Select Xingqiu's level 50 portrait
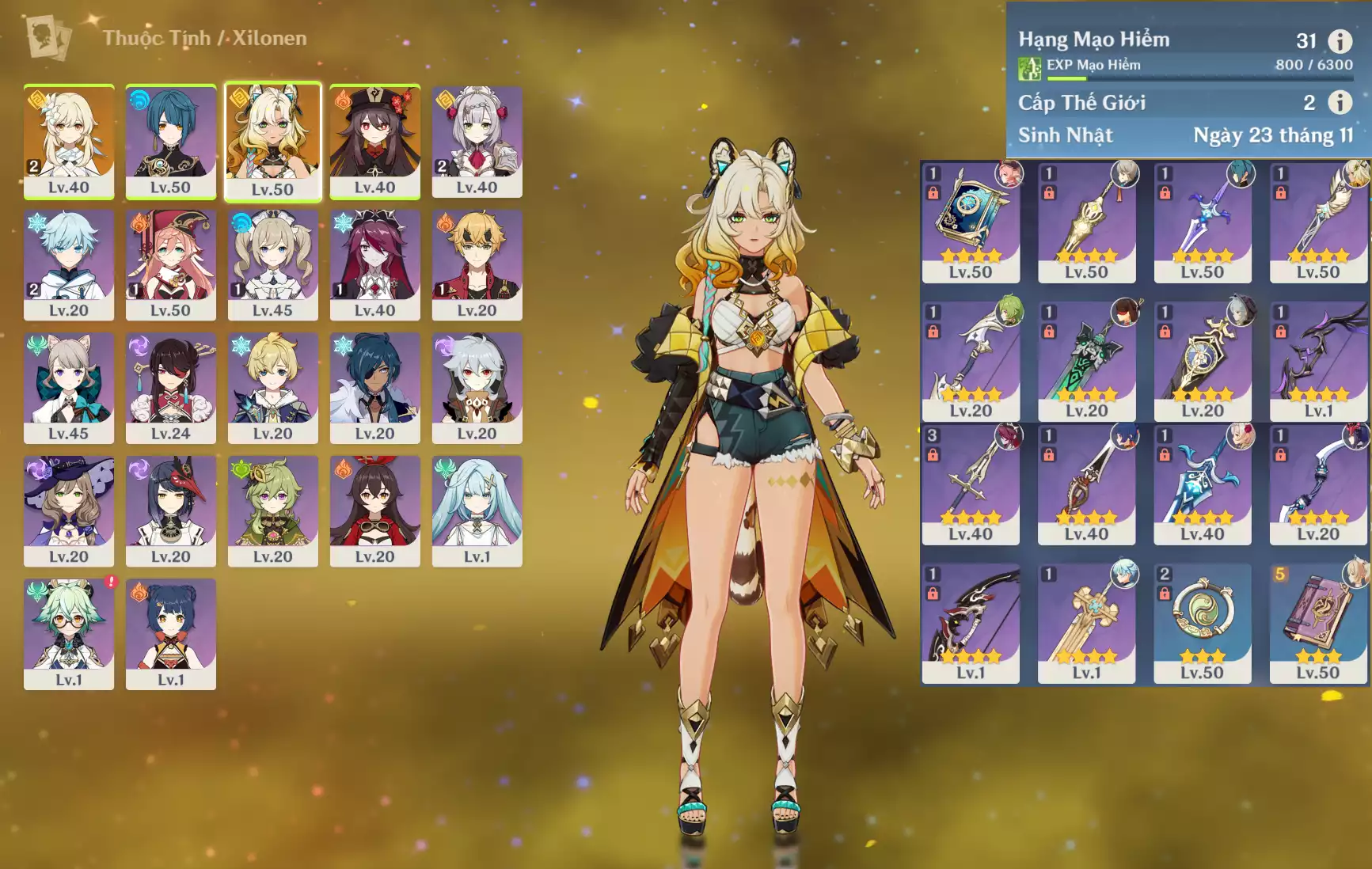Viewport: 1372px width, 869px height. 170,141
